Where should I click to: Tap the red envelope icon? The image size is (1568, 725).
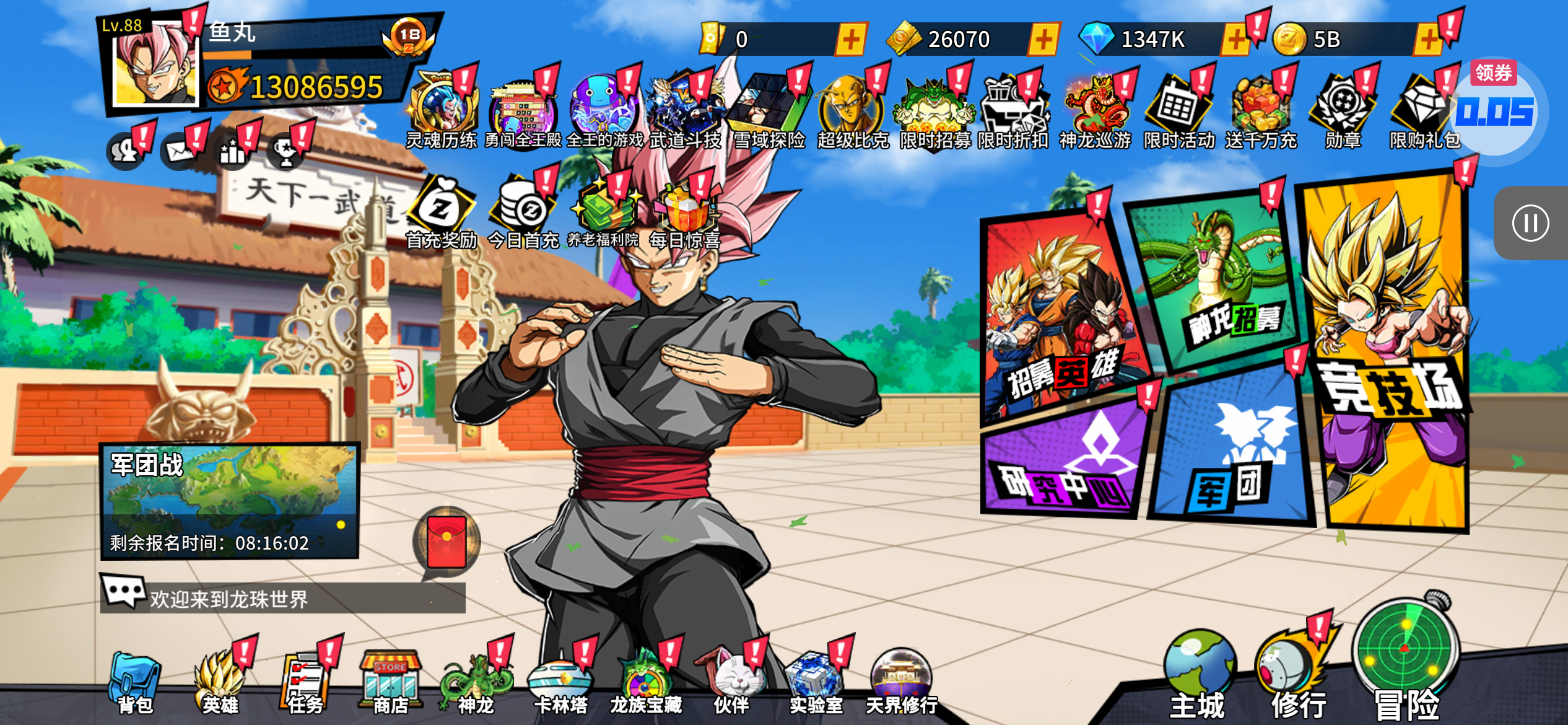coord(446,542)
